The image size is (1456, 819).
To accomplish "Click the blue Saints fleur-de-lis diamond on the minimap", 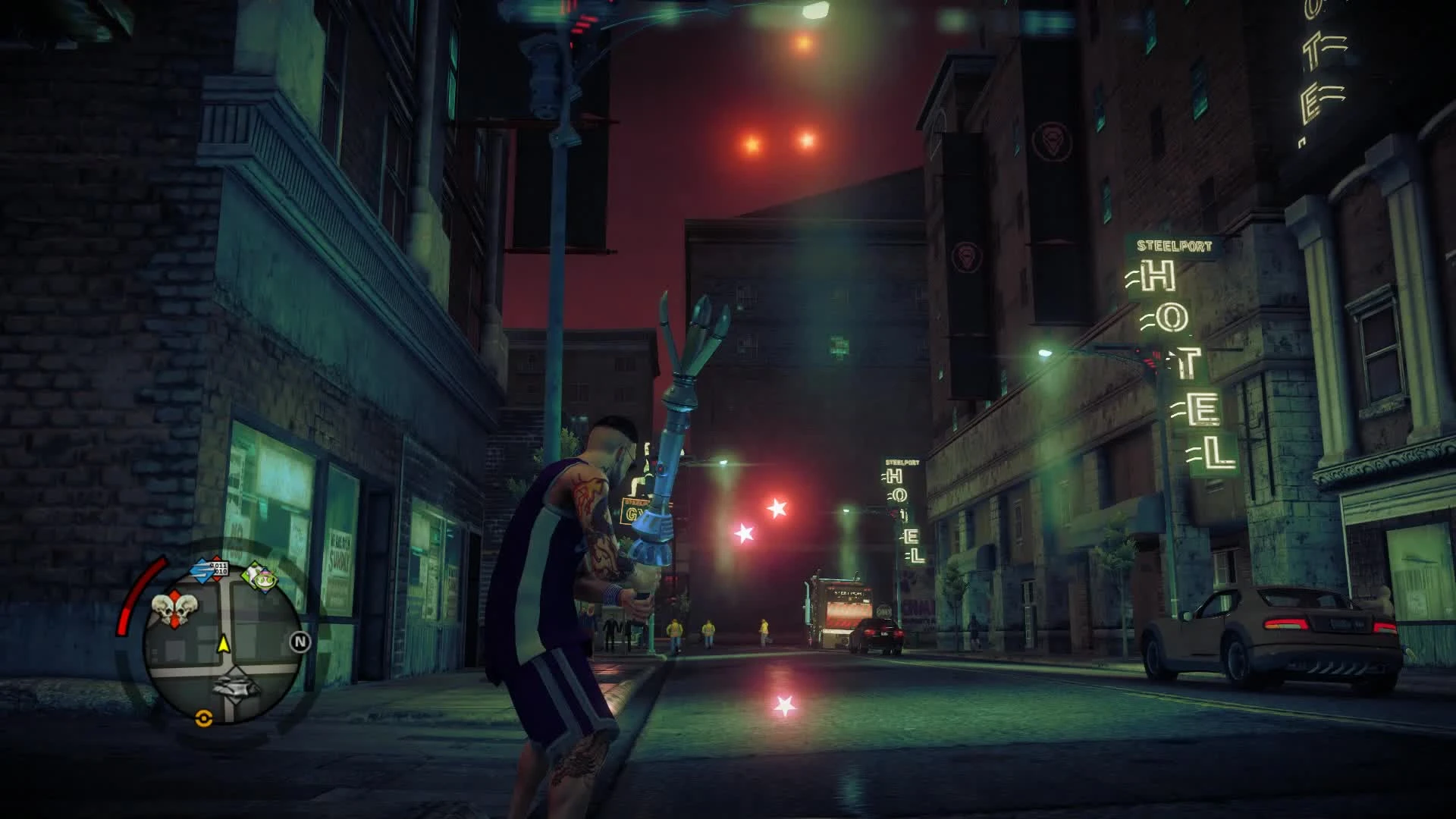I will (203, 570).
